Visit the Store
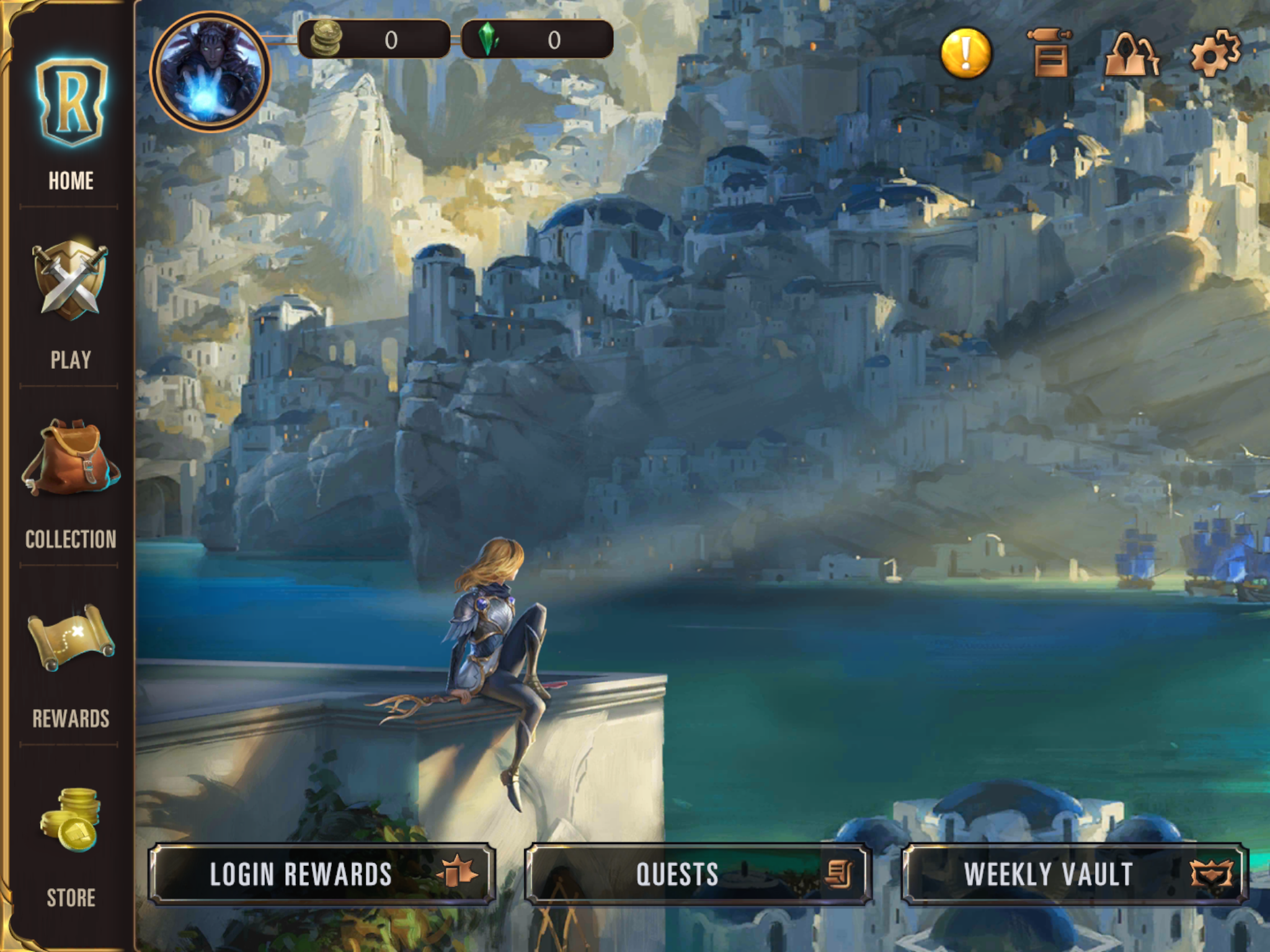This screenshot has height=952, width=1270. [71, 843]
